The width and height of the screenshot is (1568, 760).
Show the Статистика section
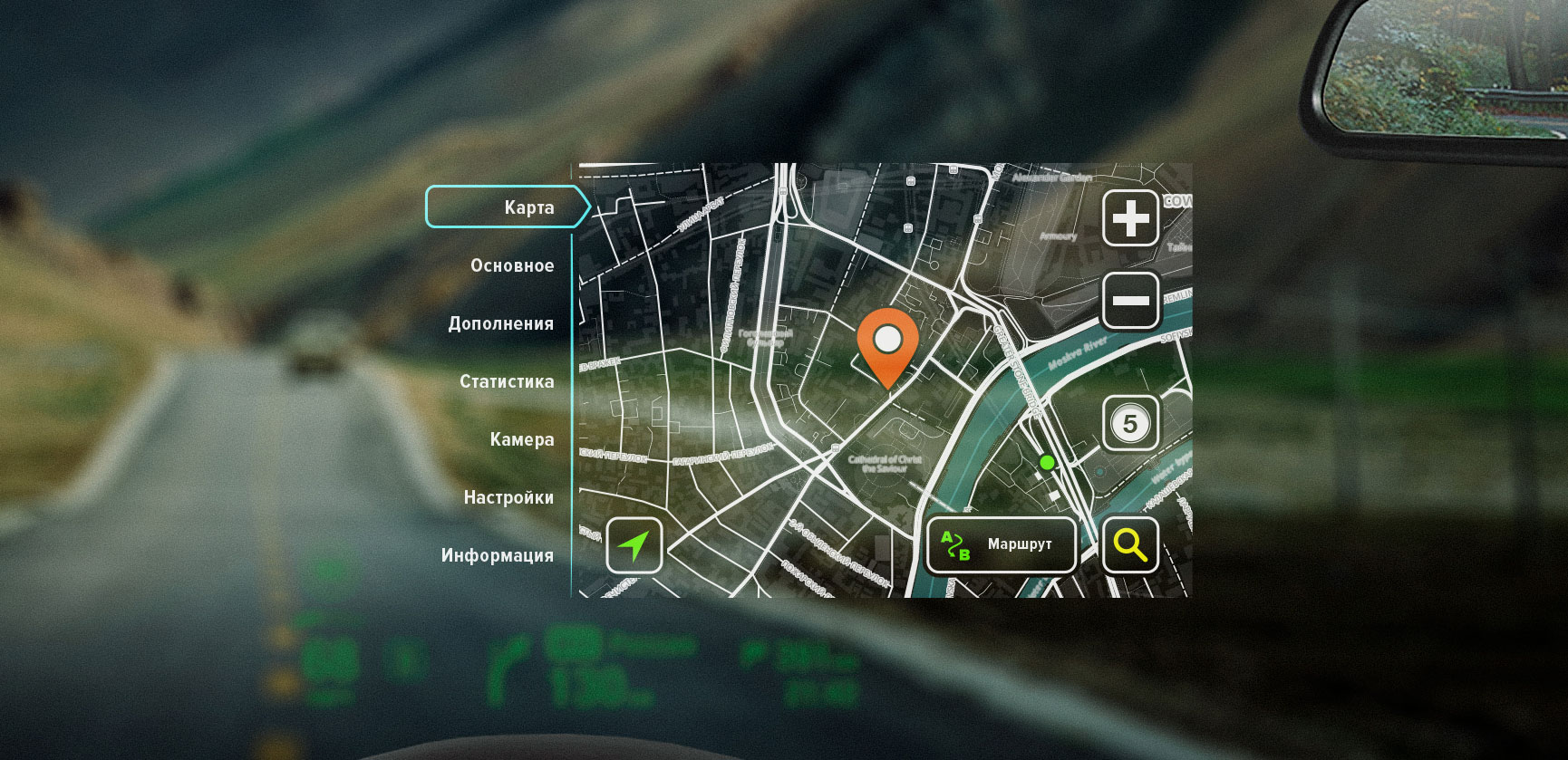(x=507, y=381)
